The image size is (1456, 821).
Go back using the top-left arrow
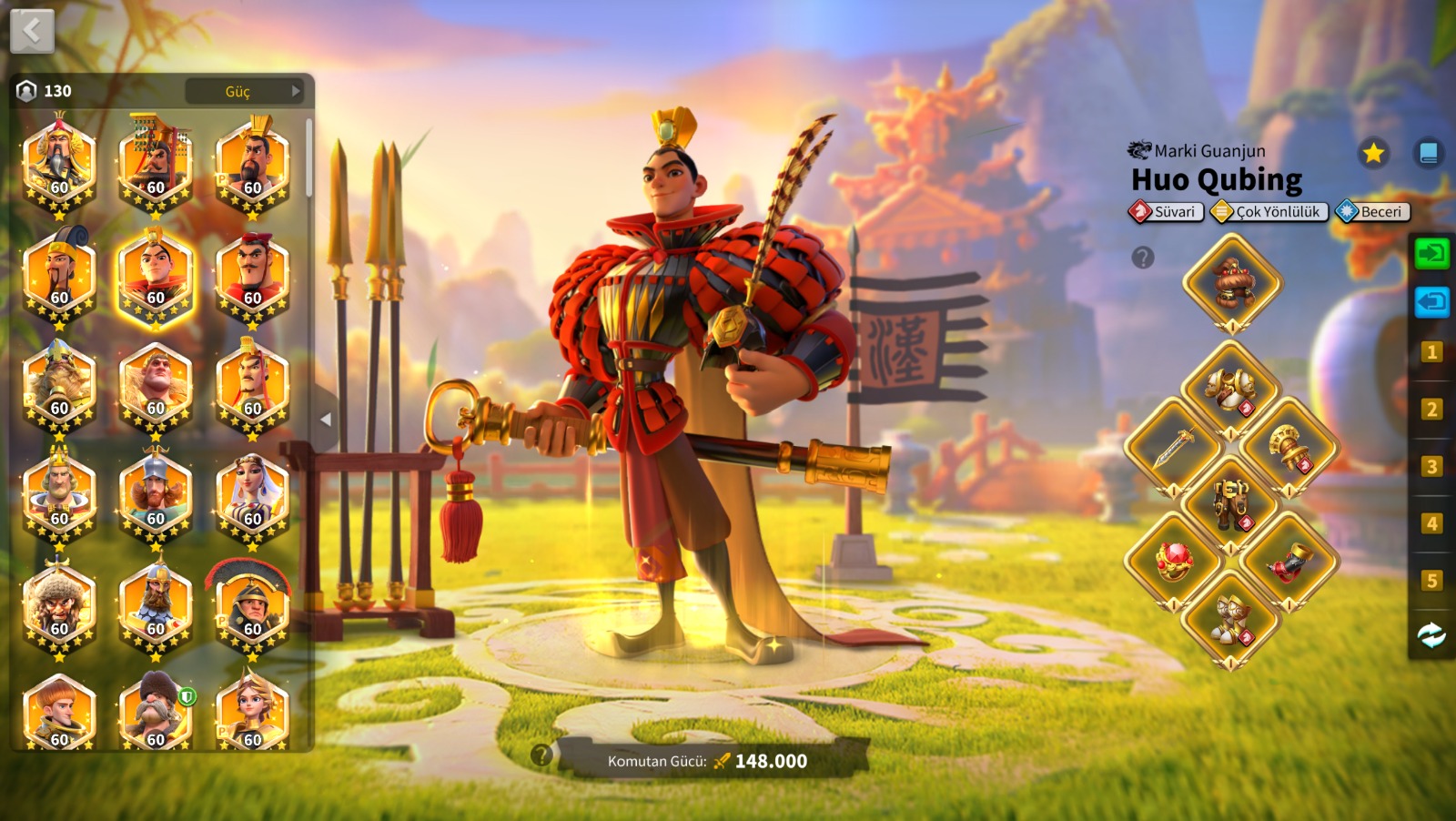coord(32,32)
